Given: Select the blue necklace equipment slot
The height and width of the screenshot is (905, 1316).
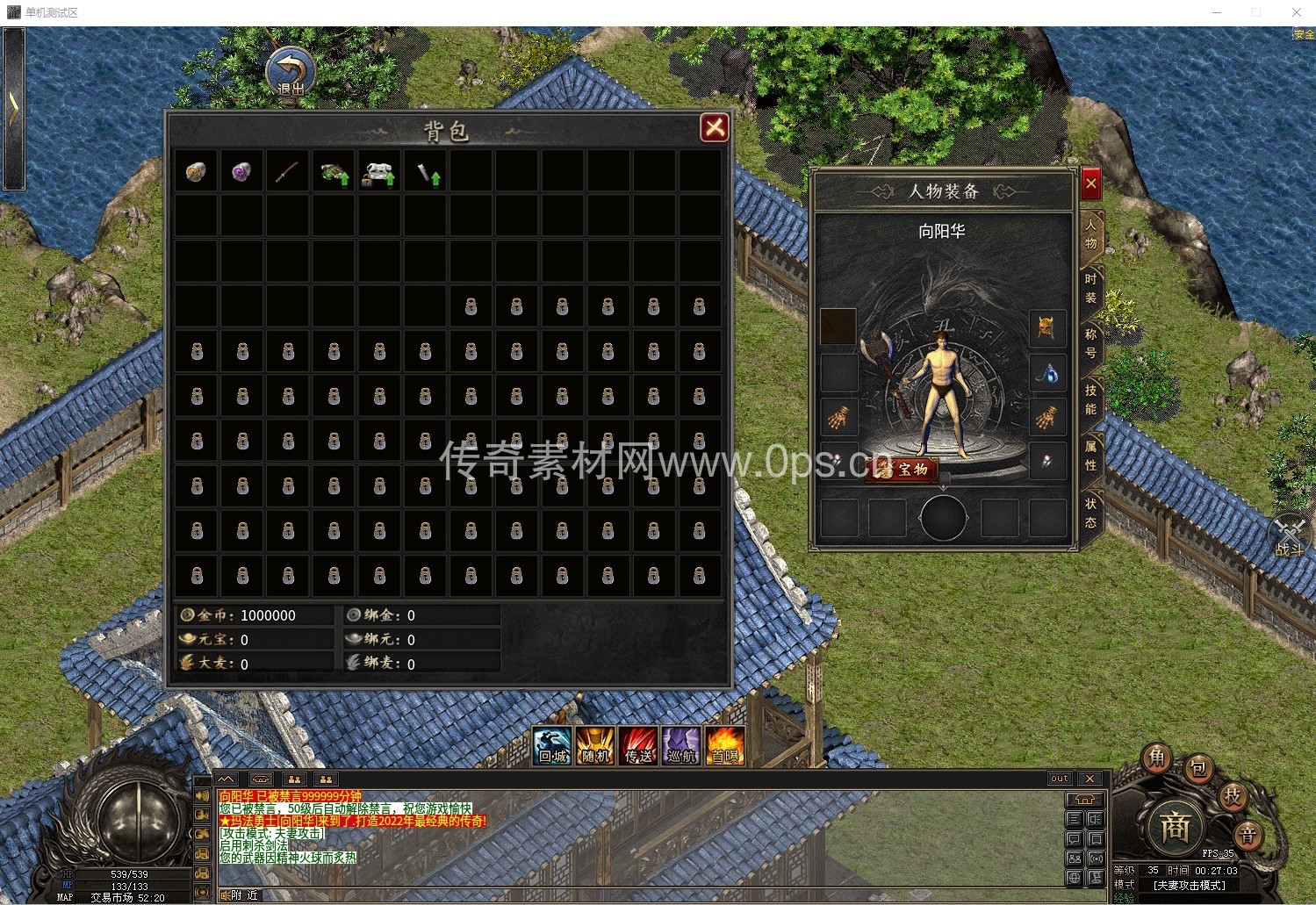Looking at the screenshot, I should pyautogui.click(x=1046, y=374).
